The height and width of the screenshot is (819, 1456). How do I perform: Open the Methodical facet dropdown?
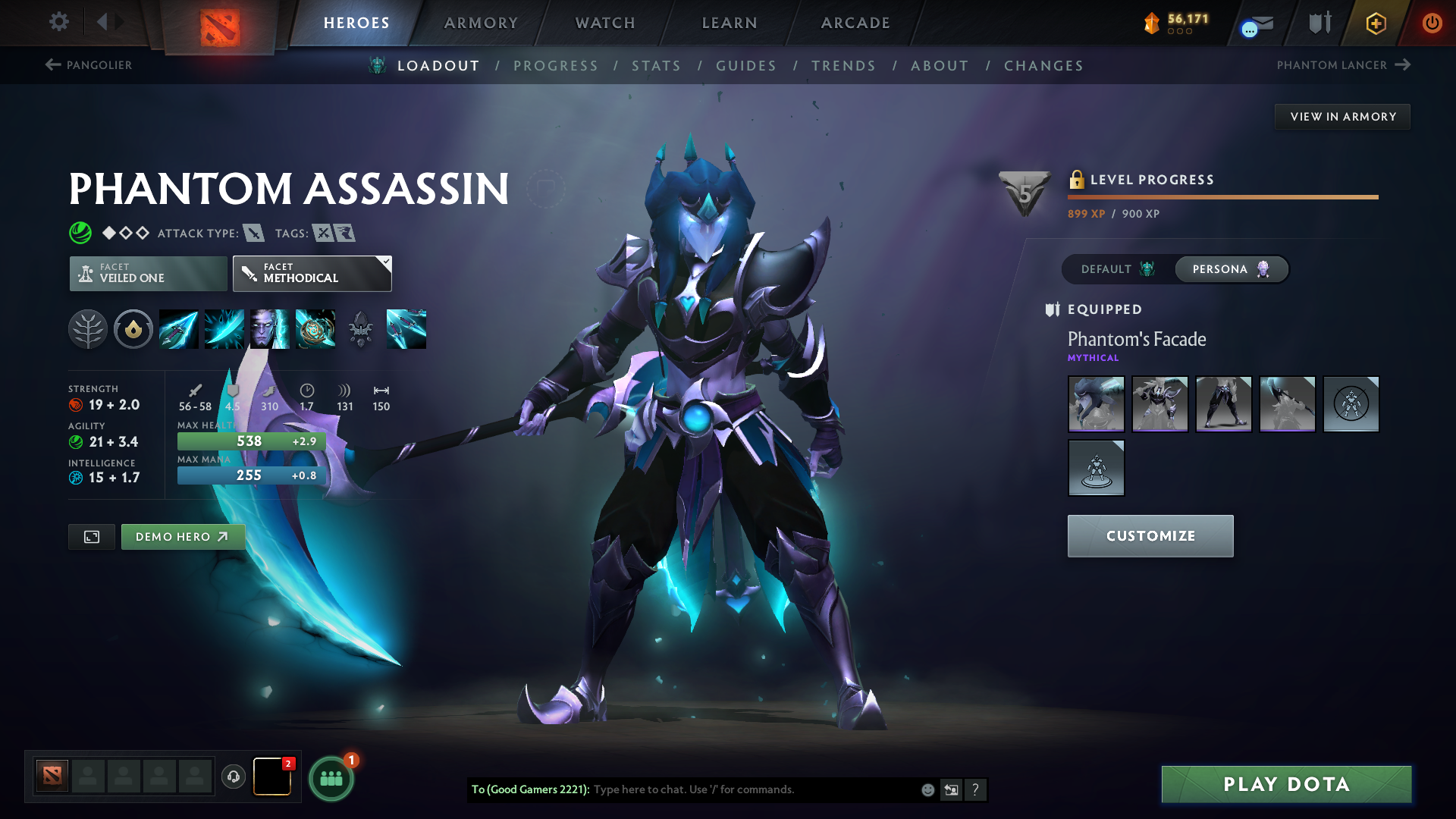312,273
